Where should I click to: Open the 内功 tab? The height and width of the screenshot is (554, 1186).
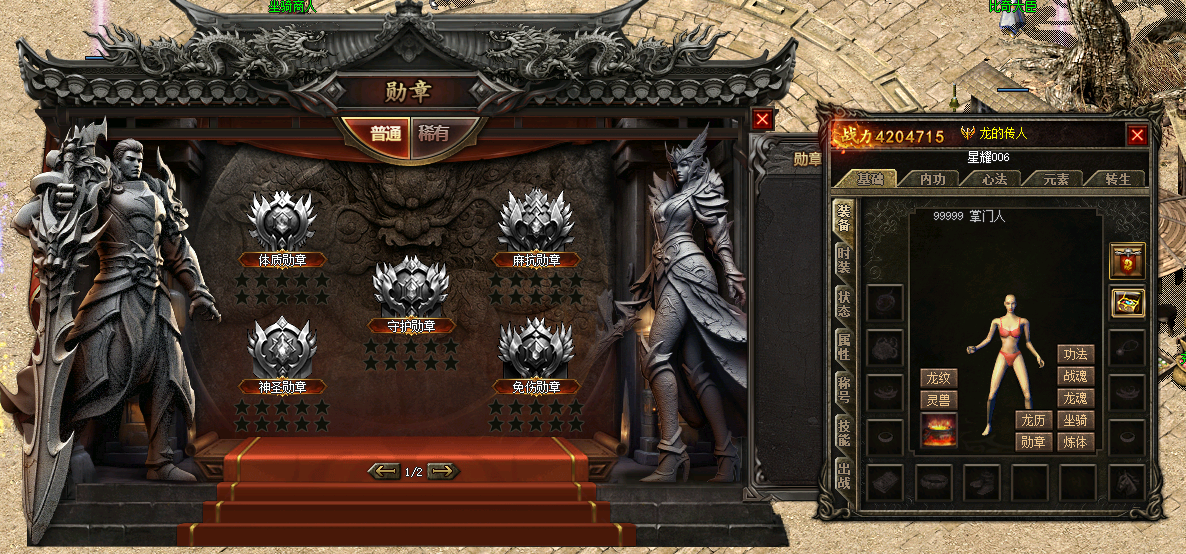[x=932, y=179]
